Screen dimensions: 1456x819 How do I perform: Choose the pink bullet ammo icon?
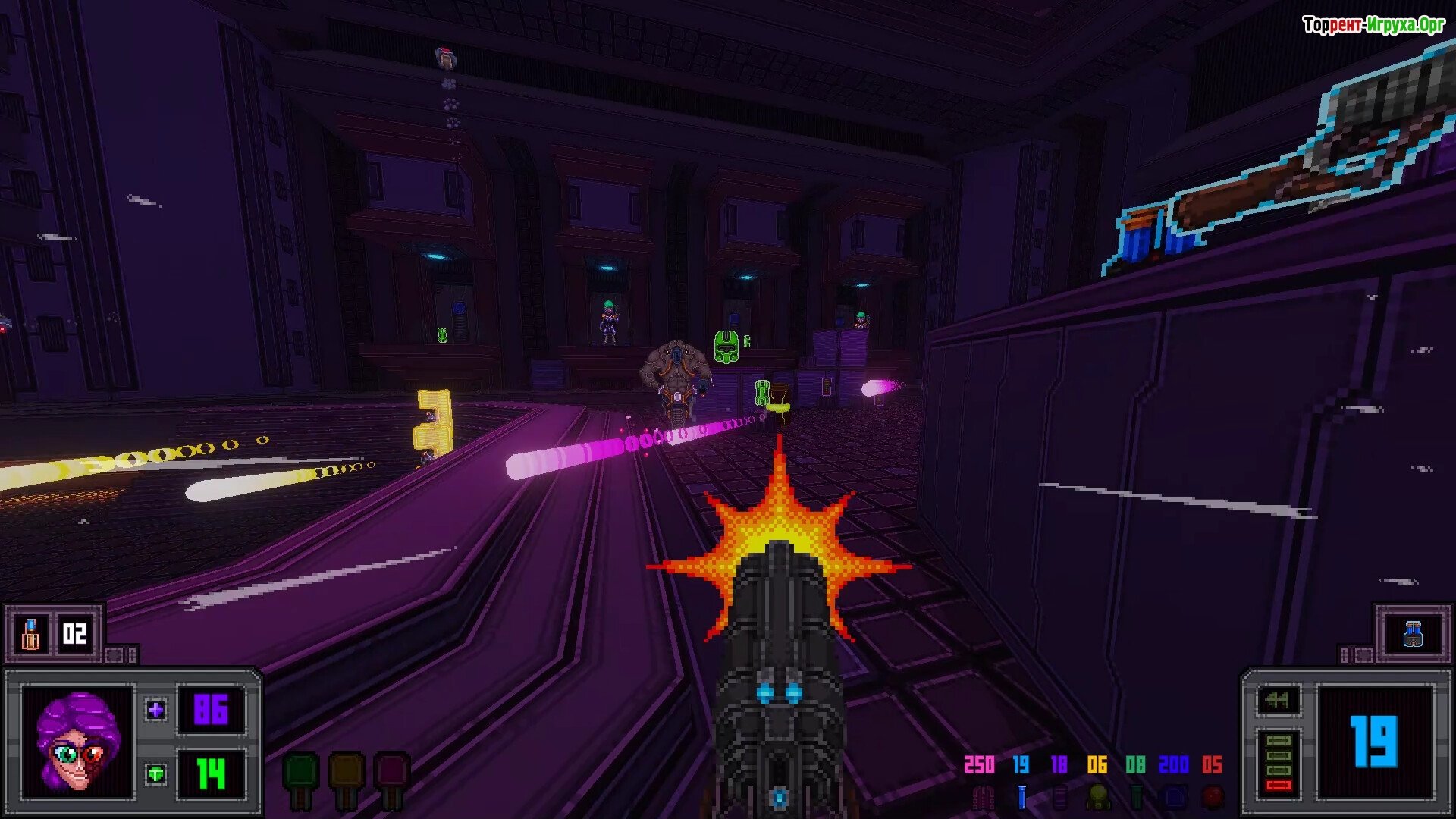[x=983, y=797]
